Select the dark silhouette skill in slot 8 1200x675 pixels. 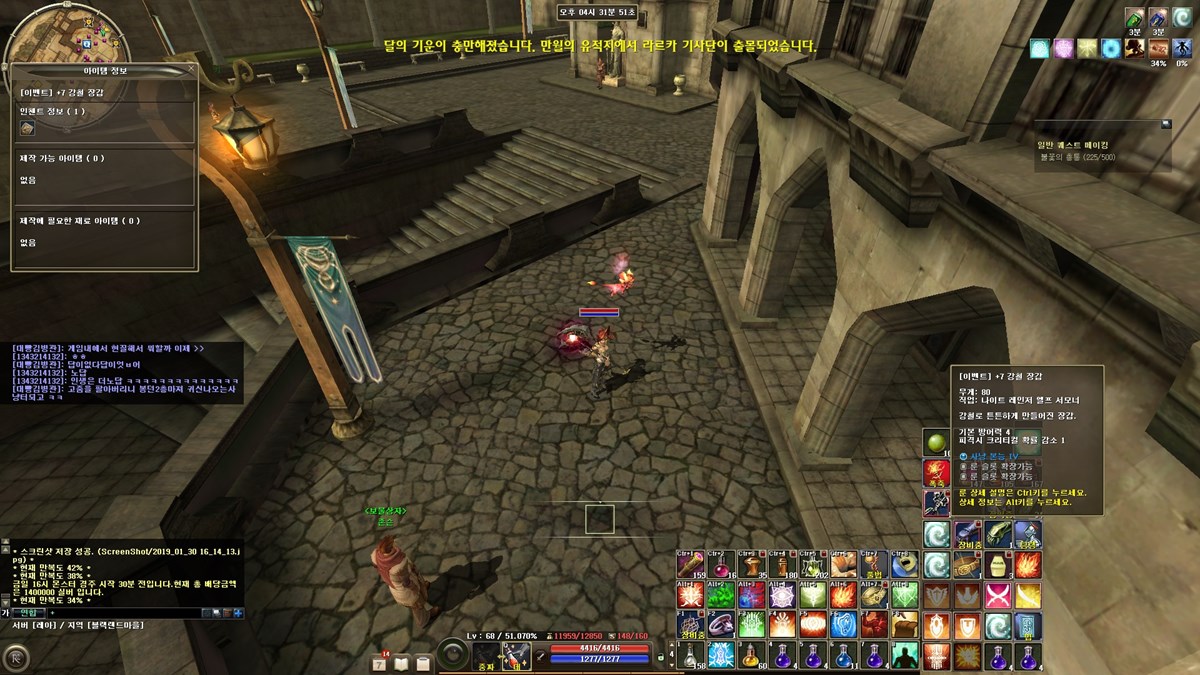click(x=905, y=656)
